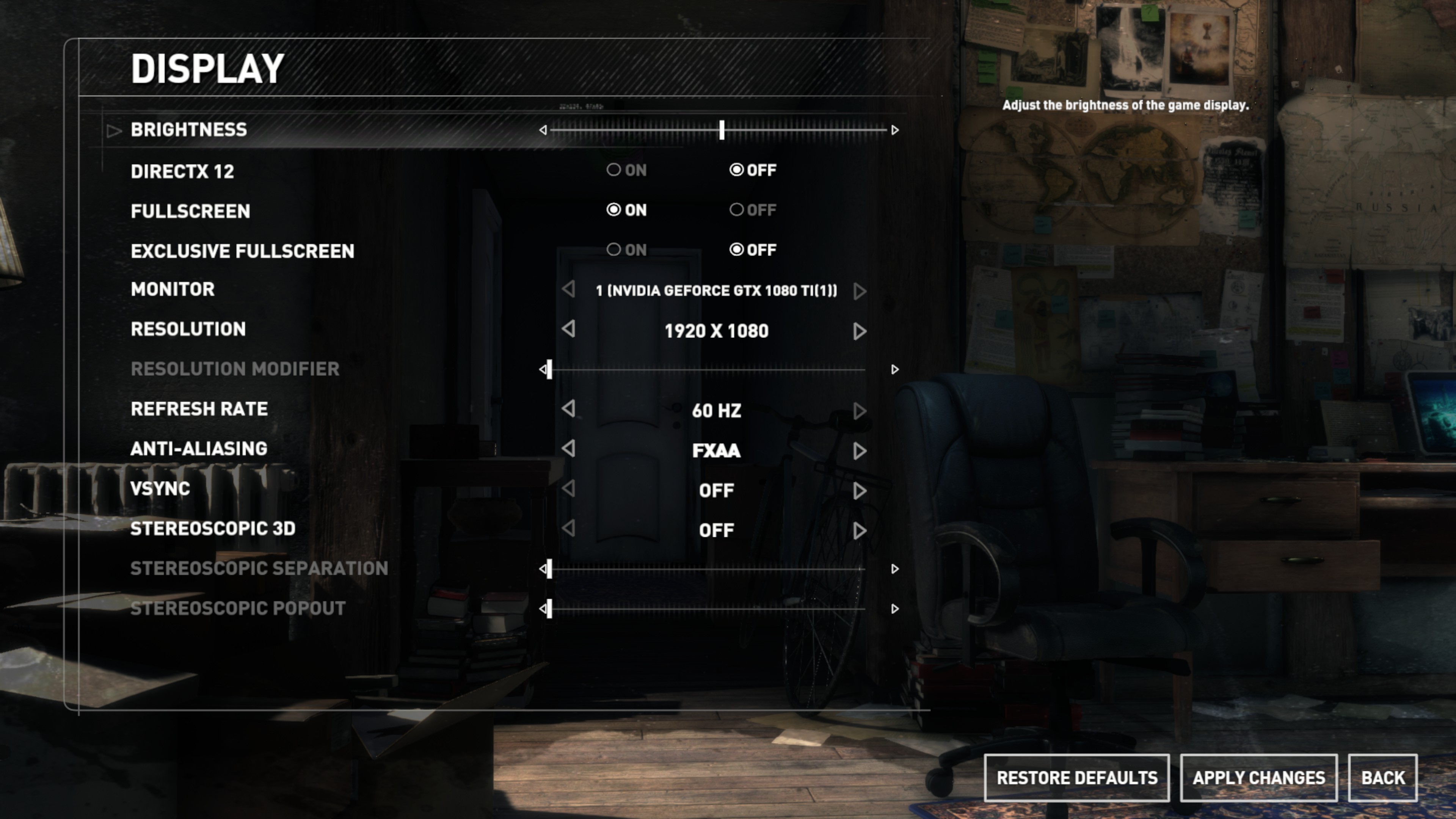Cycle resolution to the previous option
This screenshot has width=1456, height=819.
[569, 329]
